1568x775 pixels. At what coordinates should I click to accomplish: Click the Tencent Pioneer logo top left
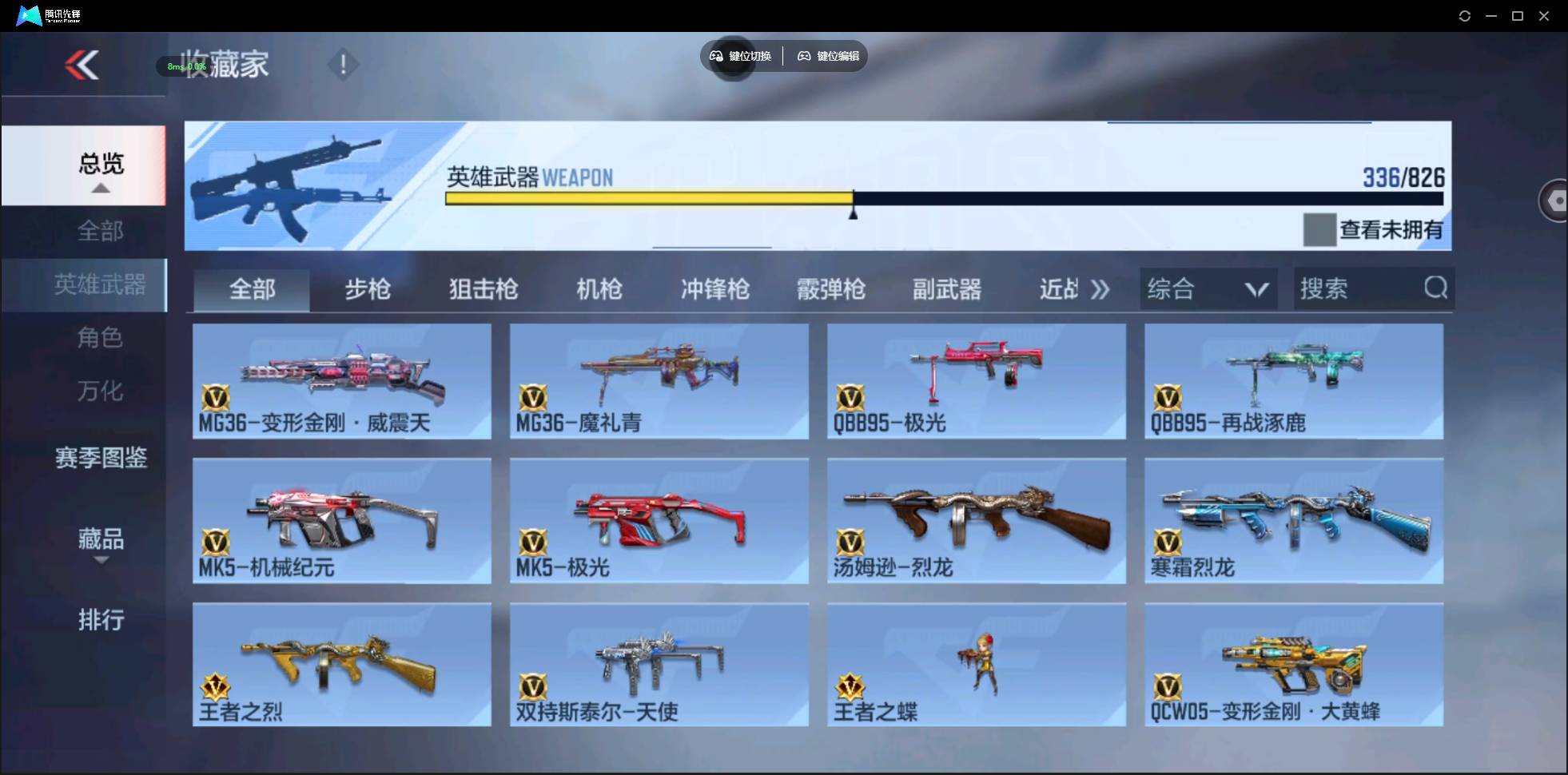[x=27, y=14]
